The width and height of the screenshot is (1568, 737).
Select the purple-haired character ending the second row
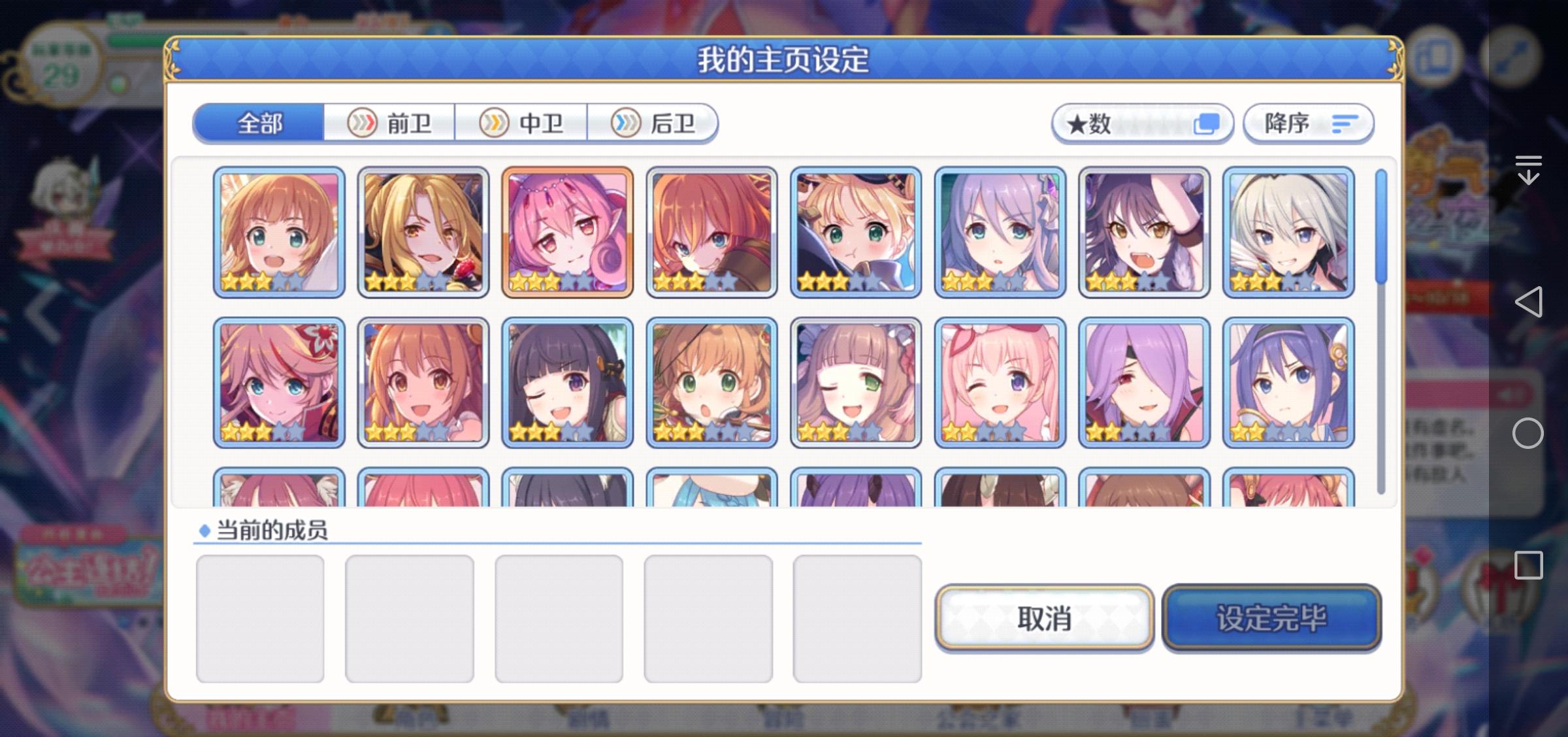1288,384
